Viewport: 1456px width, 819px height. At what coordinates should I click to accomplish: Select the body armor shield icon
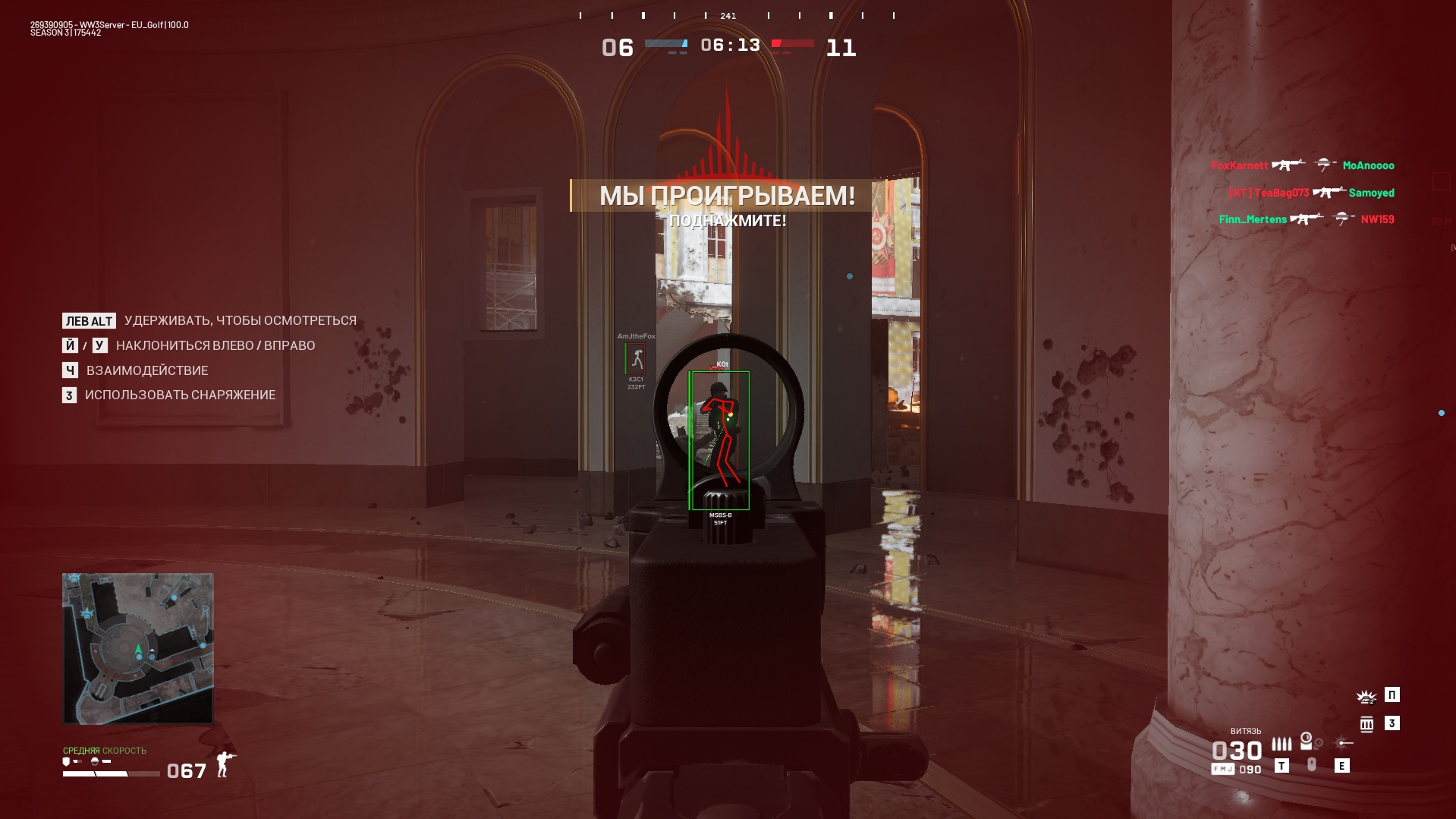[x=67, y=761]
